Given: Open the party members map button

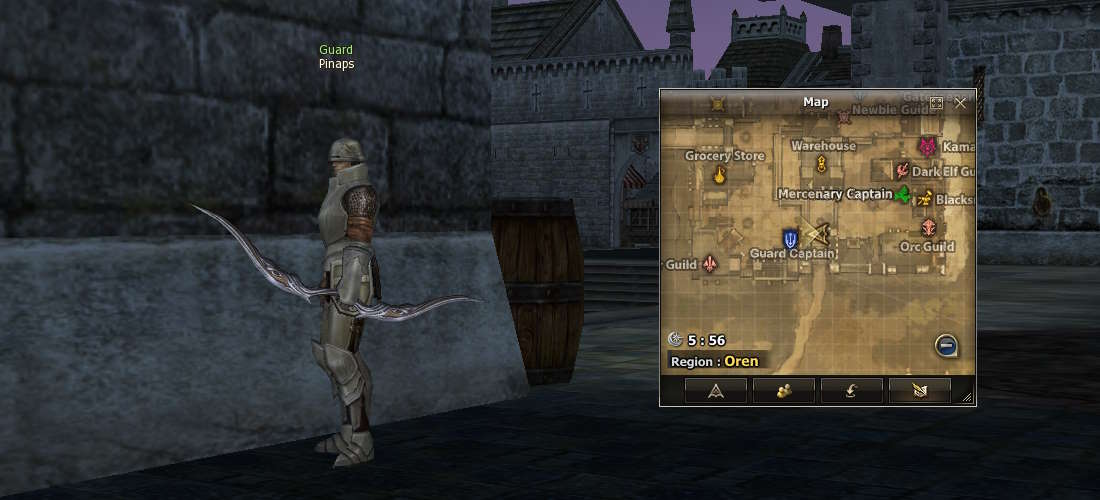Looking at the screenshot, I should 783,391.
